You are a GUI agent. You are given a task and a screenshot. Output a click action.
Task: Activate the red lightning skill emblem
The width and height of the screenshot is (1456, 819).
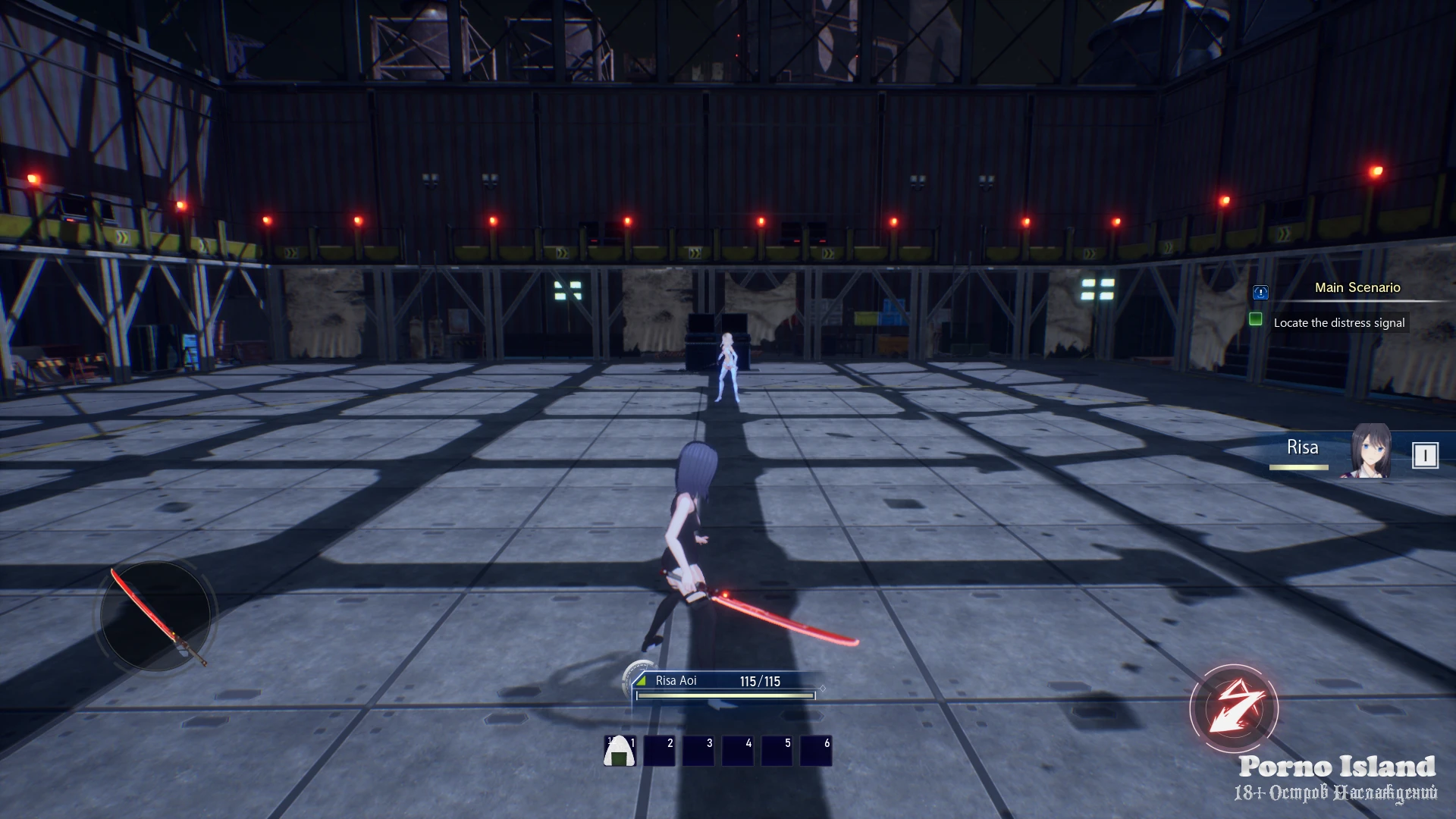coord(1234,708)
